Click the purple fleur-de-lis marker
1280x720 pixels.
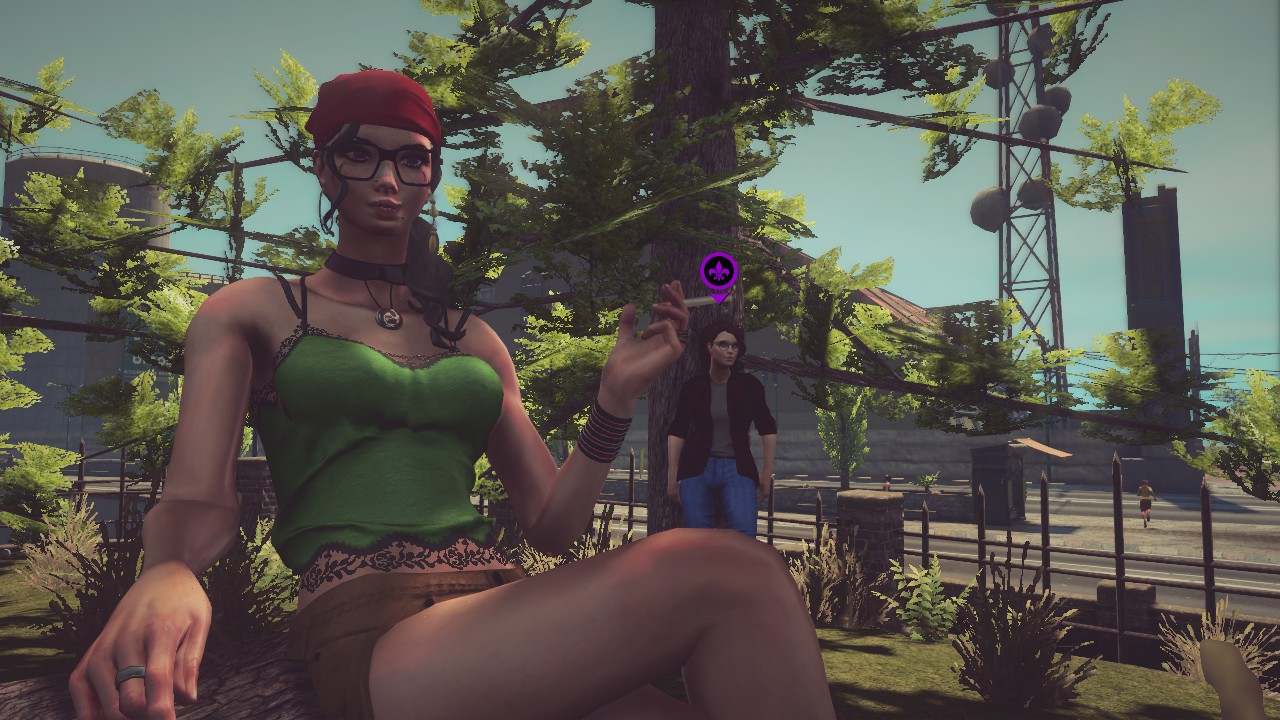718,272
